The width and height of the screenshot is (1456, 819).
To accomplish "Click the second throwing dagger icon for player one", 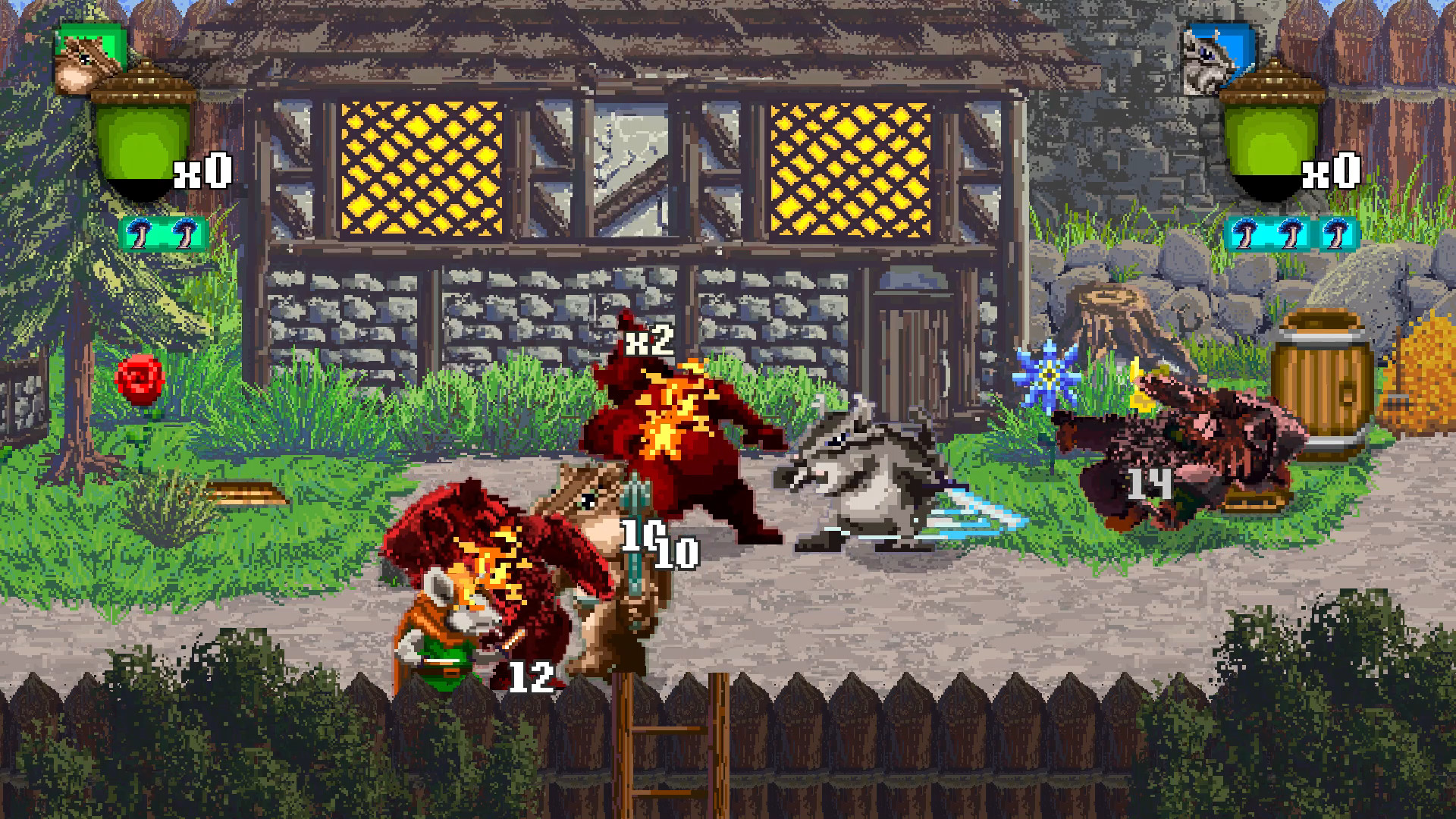I will click(x=184, y=234).
